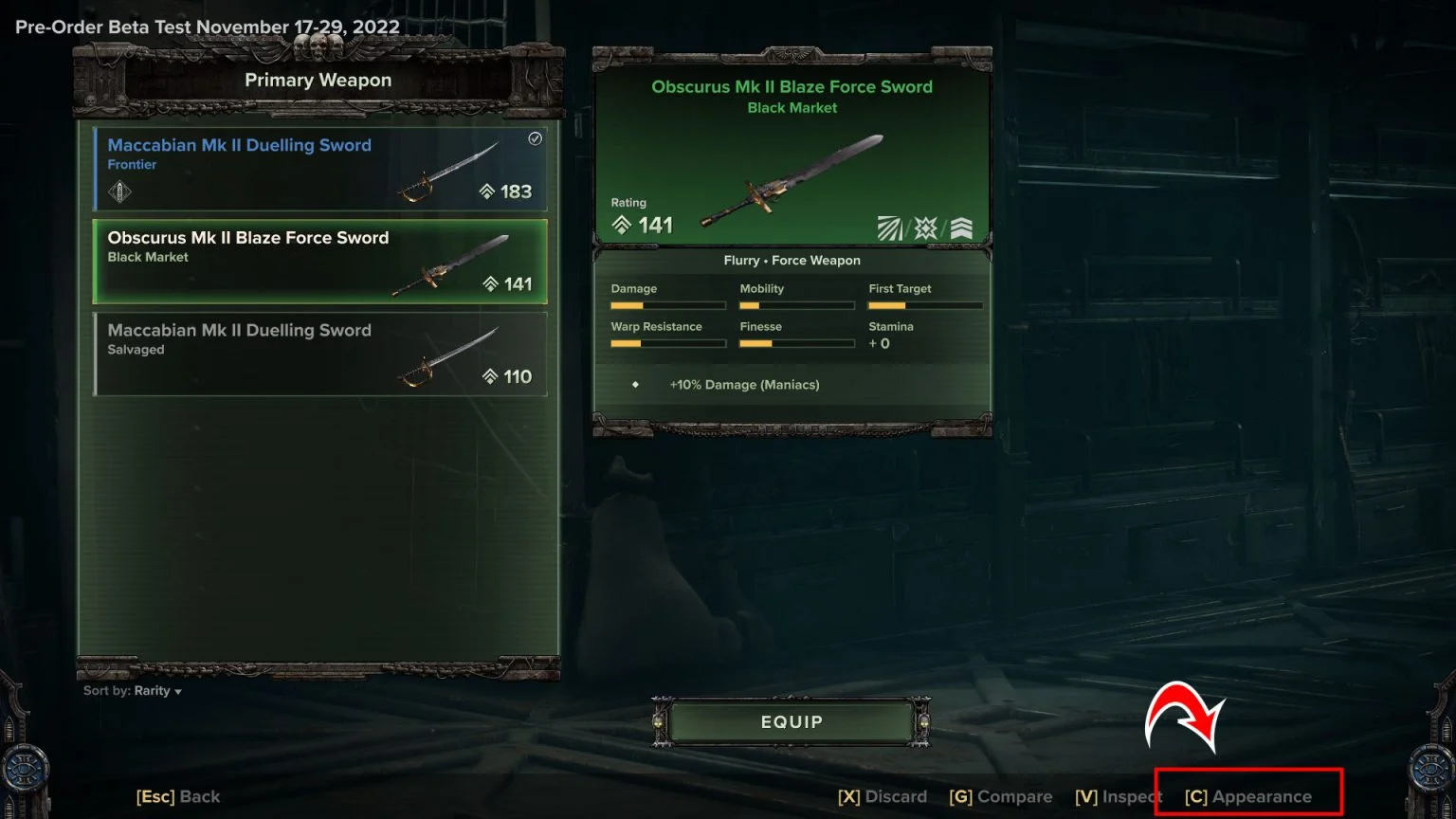Open the Appearance option
This screenshot has height=819, width=1456.
point(1250,796)
